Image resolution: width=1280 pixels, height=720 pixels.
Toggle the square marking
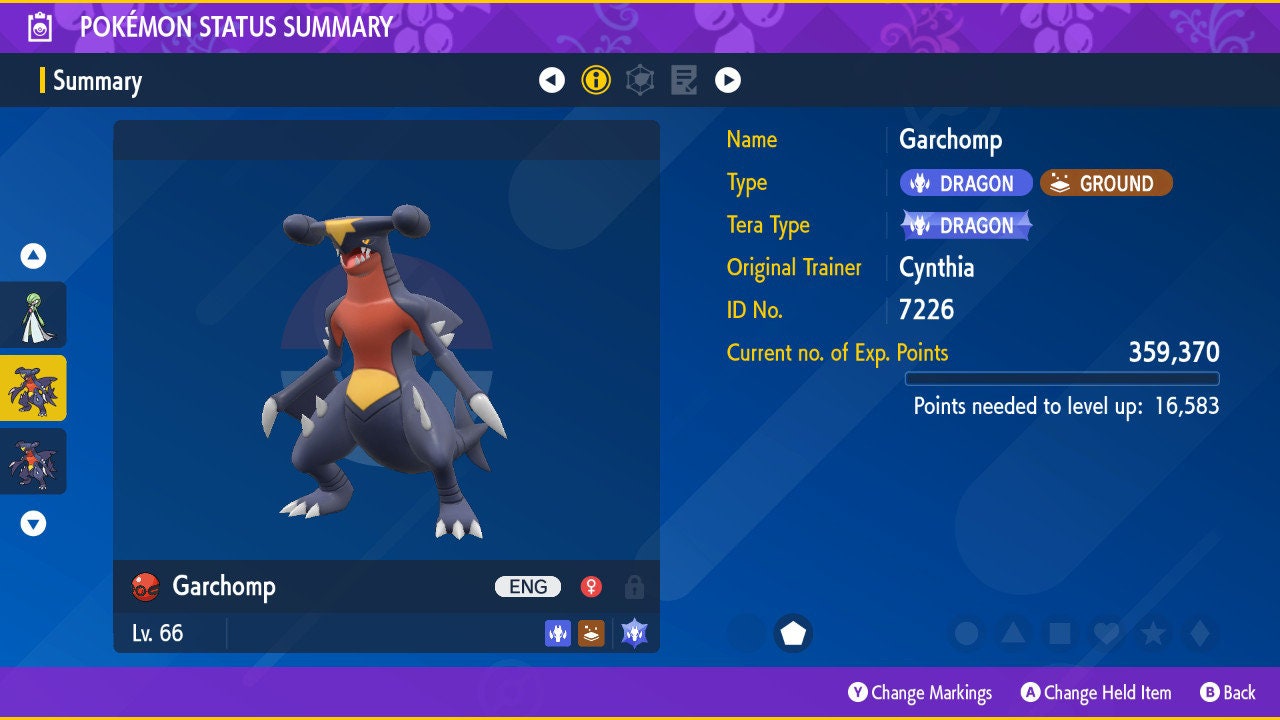tap(1059, 633)
